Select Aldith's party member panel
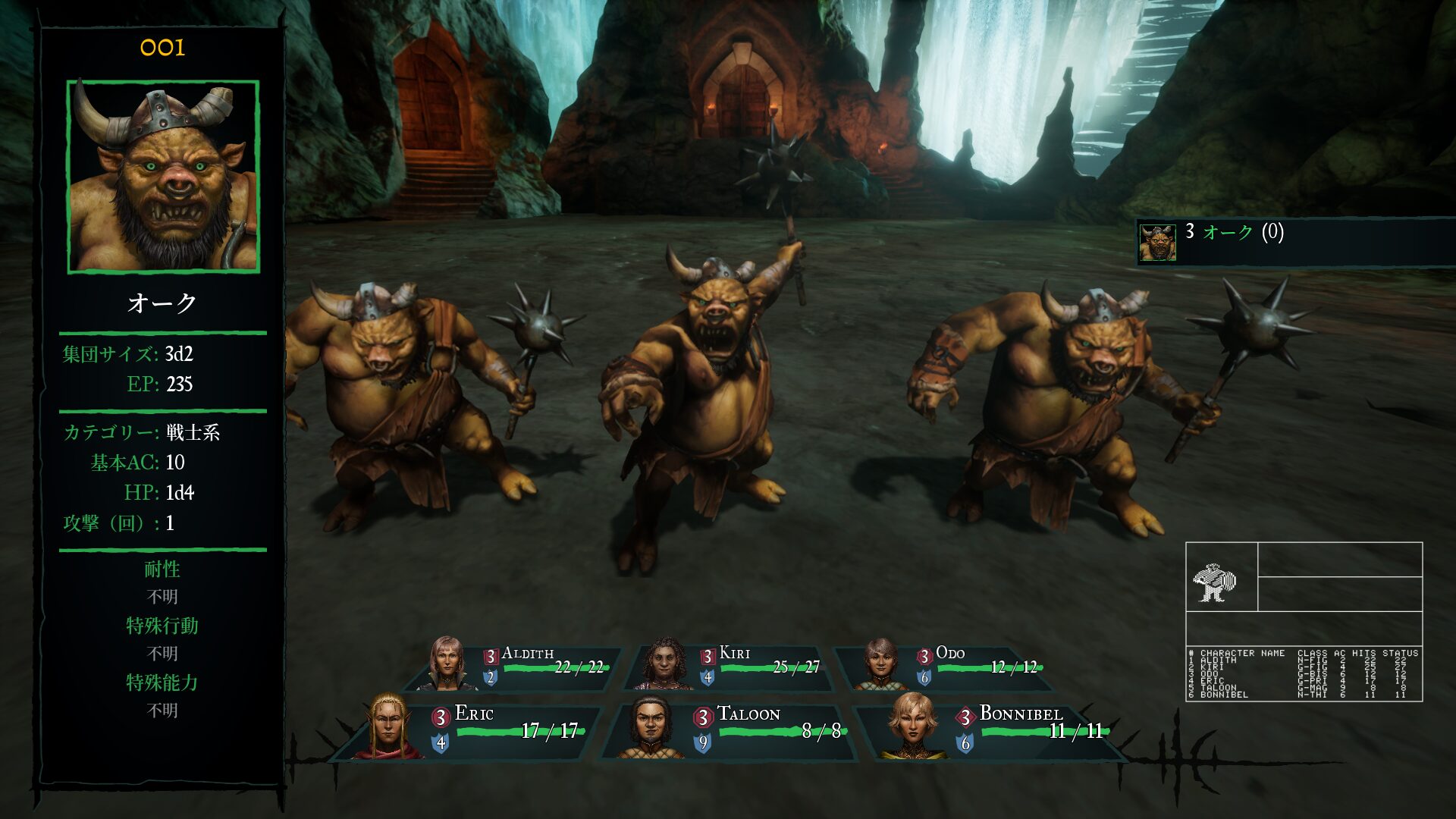Image resolution: width=1456 pixels, height=819 pixels. click(x=516, y=667)
